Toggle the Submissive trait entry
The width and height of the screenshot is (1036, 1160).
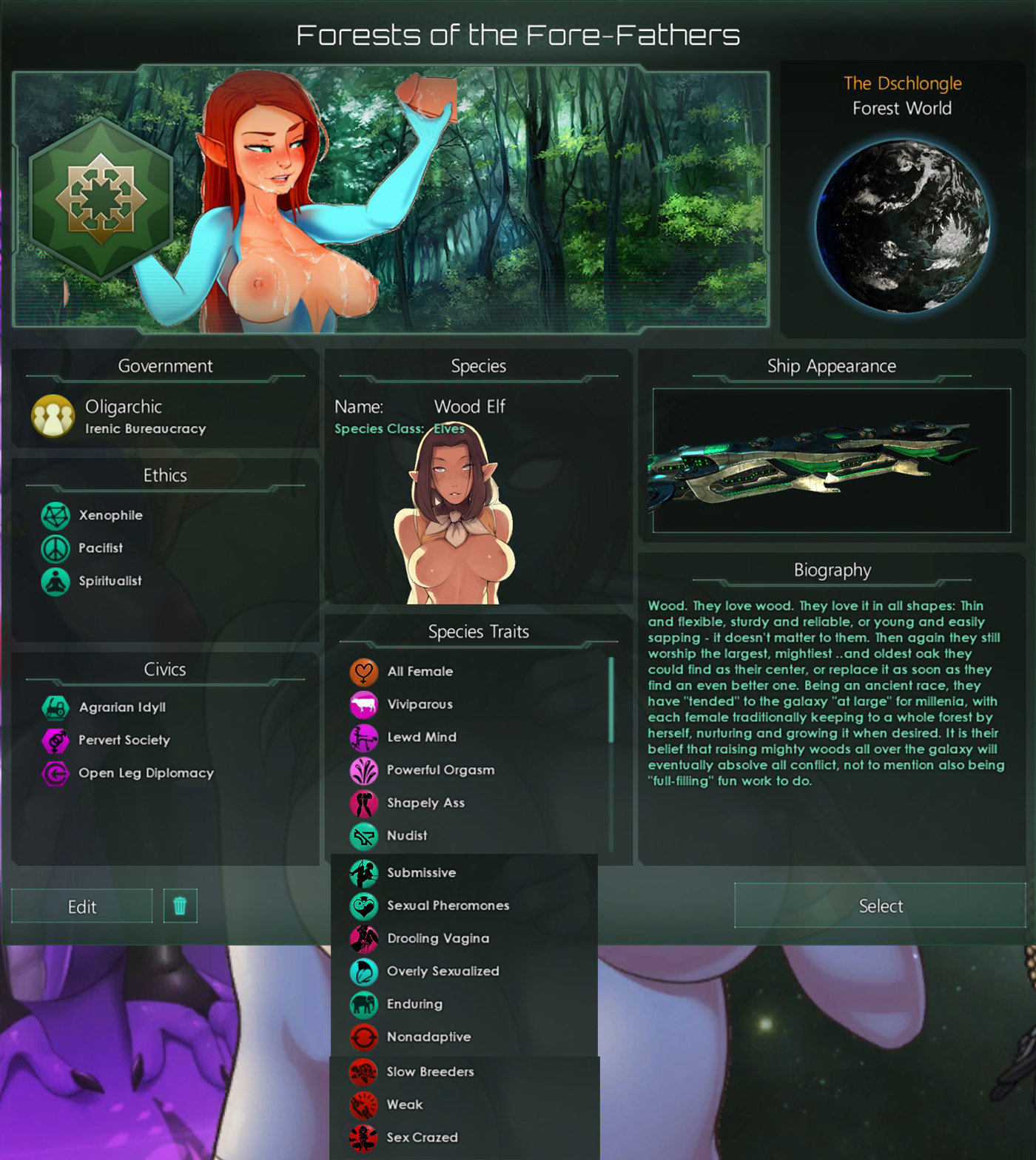(x=363, y=872)
